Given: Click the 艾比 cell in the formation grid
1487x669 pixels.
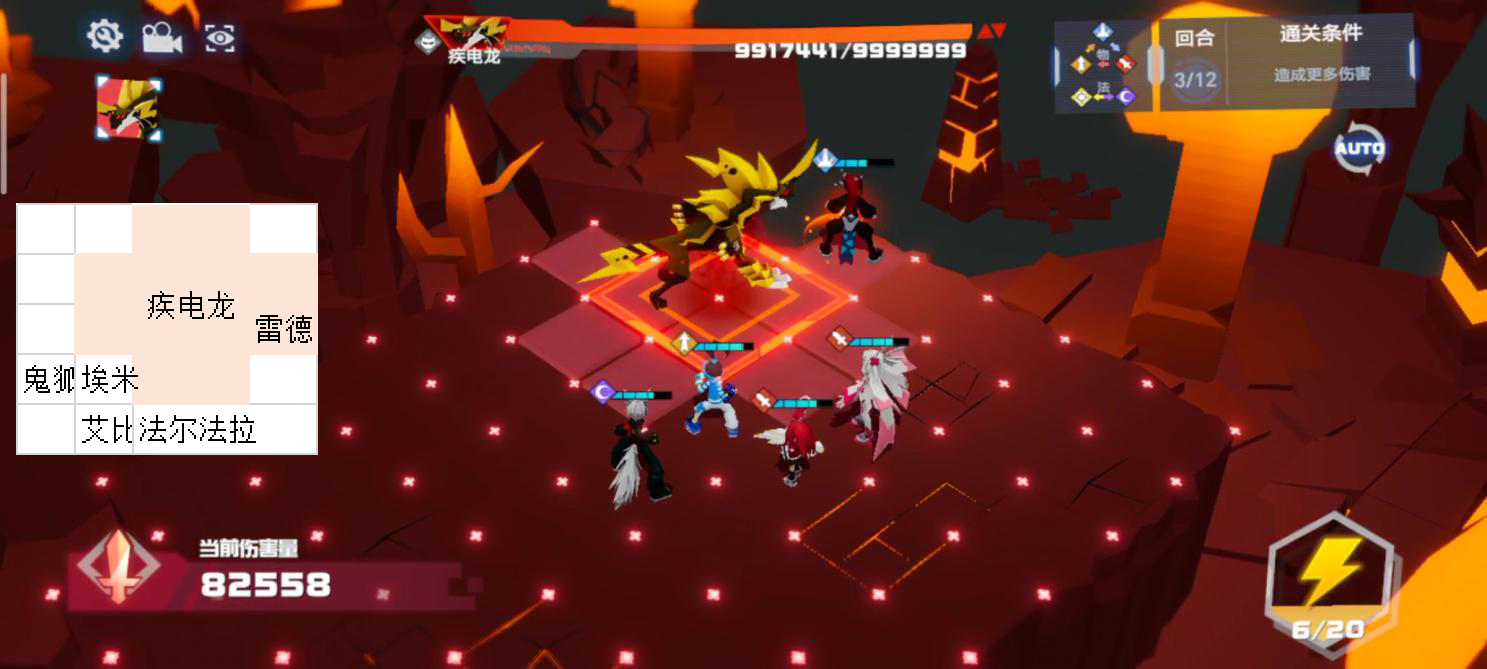Looking at the screenshot, I should [x=106, y=430].
